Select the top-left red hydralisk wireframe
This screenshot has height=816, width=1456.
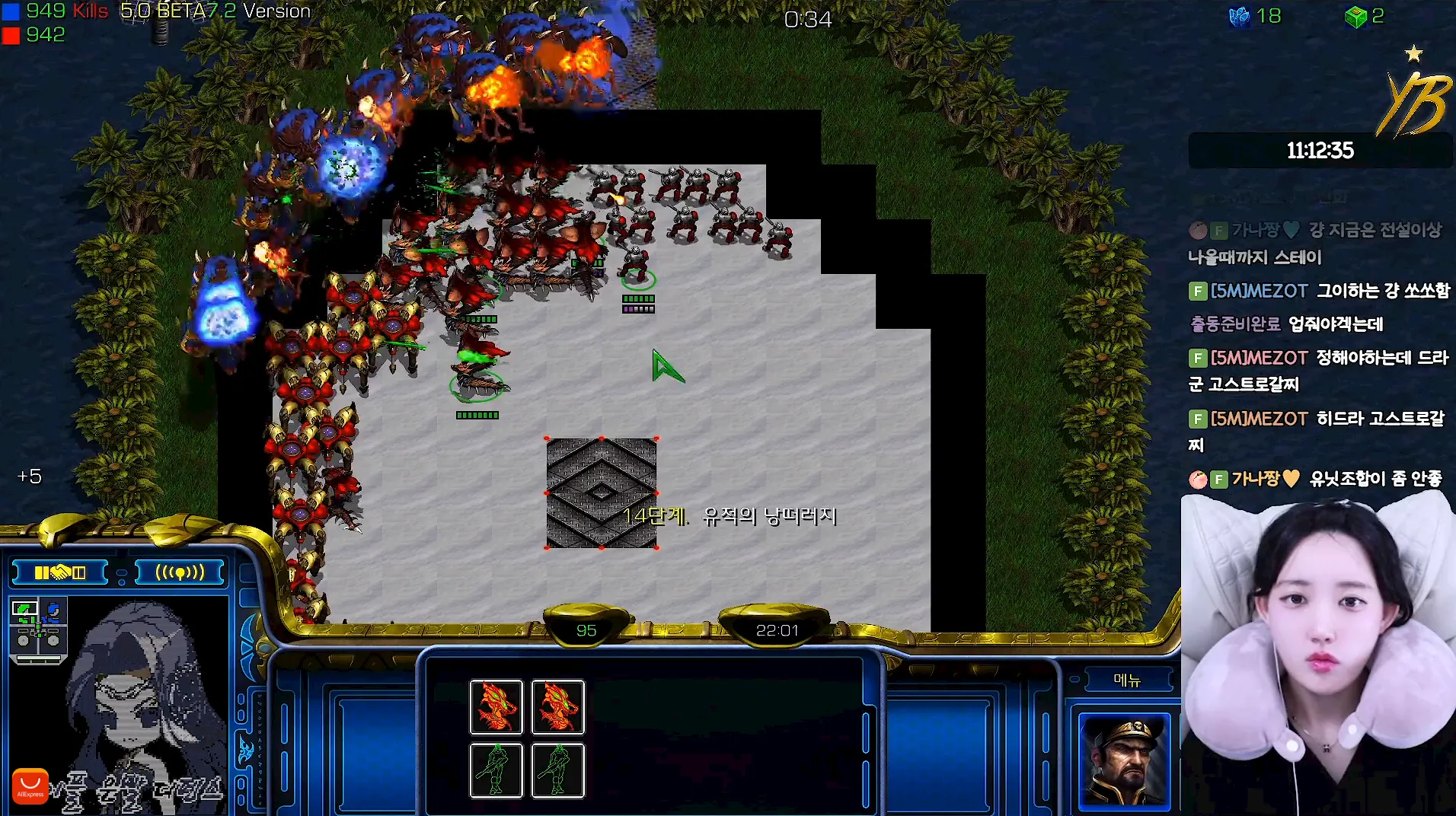(496, 706)
